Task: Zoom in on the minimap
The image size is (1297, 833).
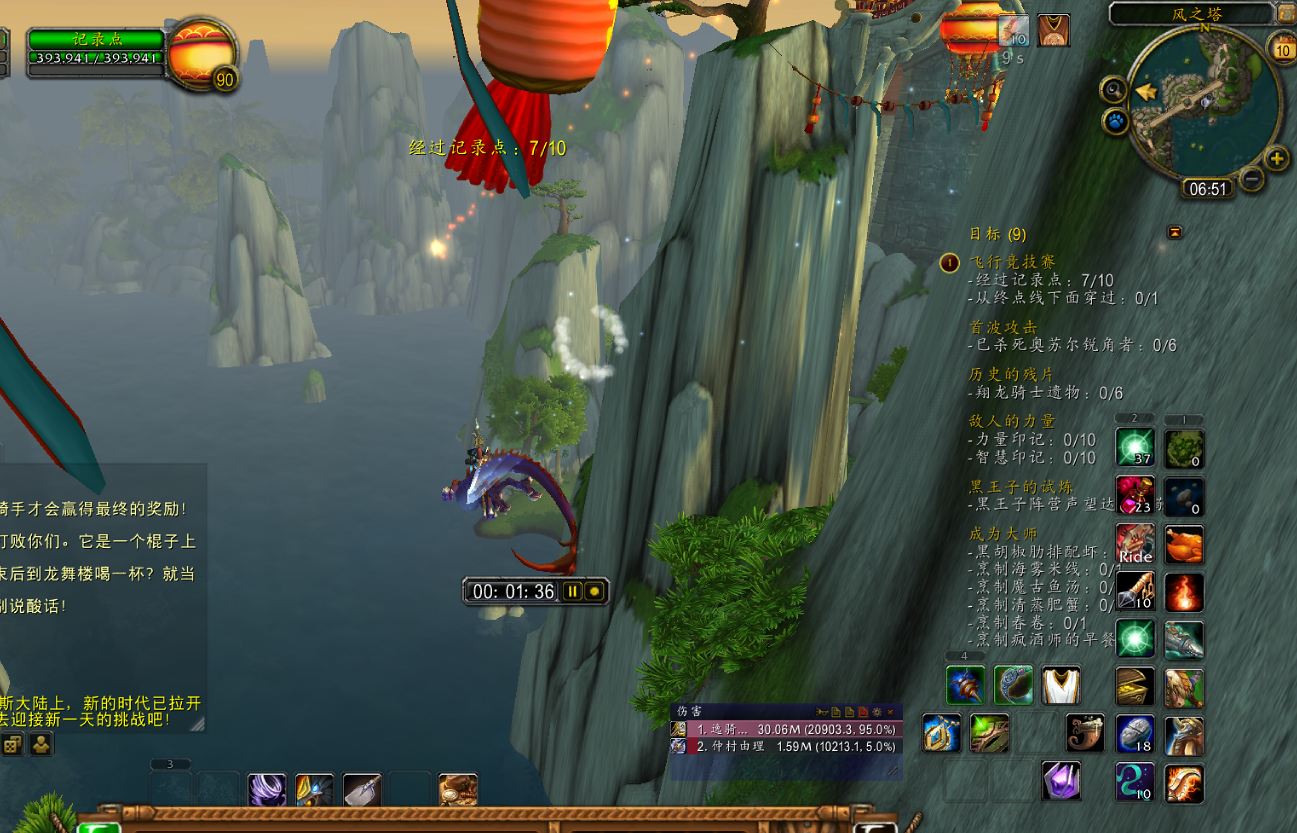Action: click(1276, 158)
